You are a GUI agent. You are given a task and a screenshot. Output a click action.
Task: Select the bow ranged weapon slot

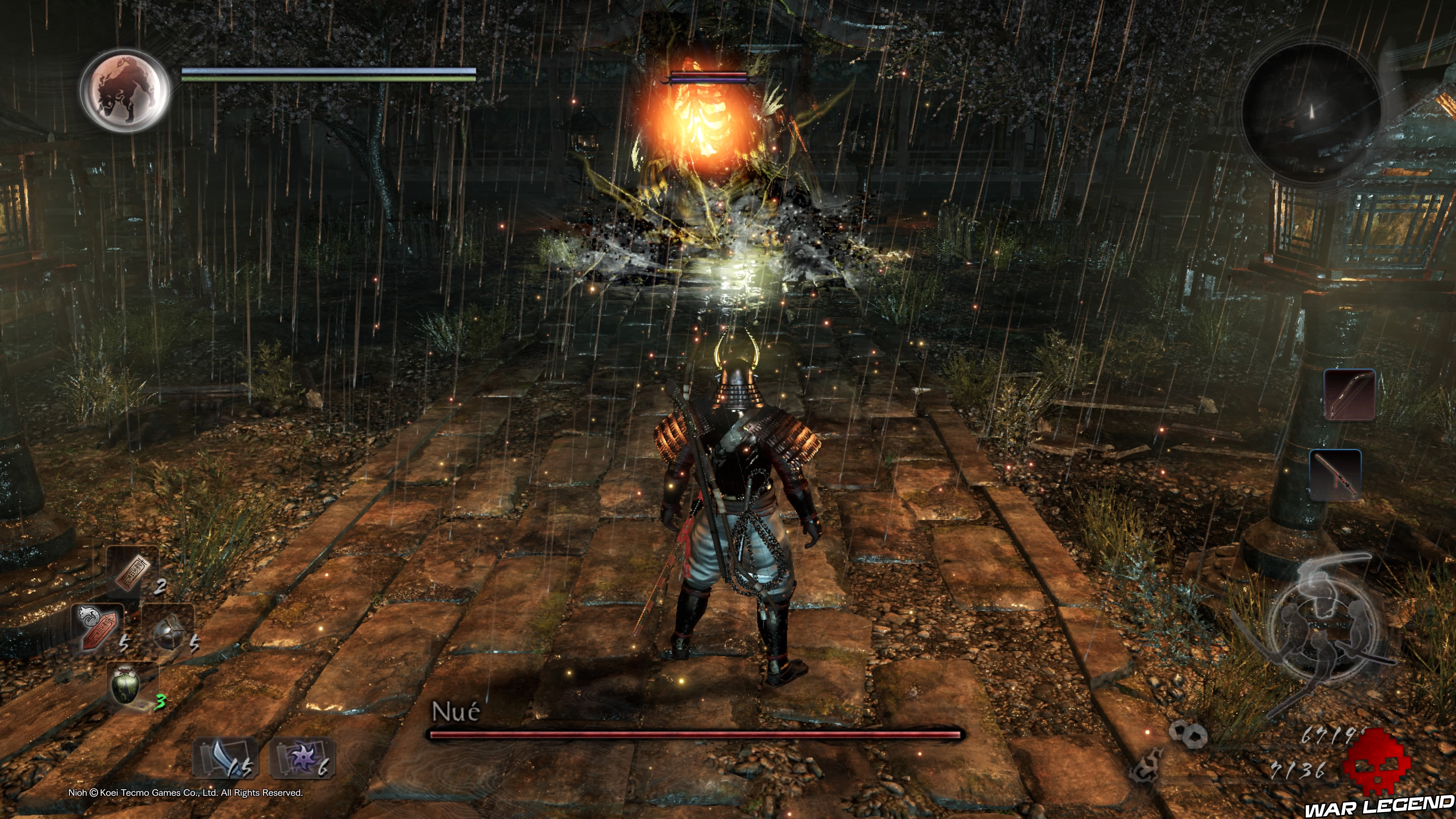pos(1349,395)
